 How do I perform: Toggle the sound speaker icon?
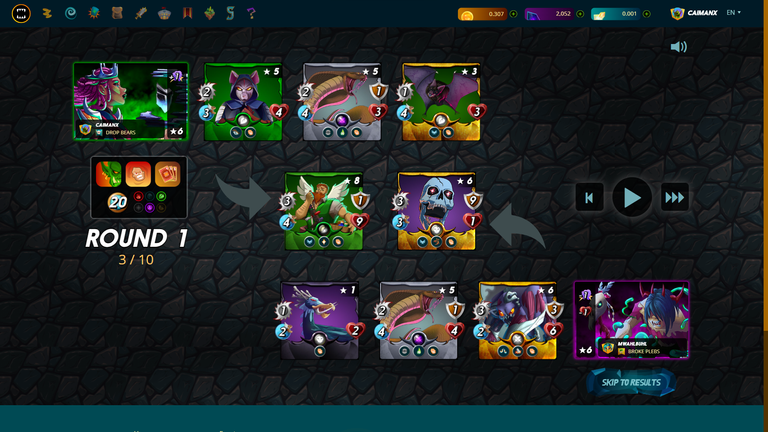pos(679,47)
